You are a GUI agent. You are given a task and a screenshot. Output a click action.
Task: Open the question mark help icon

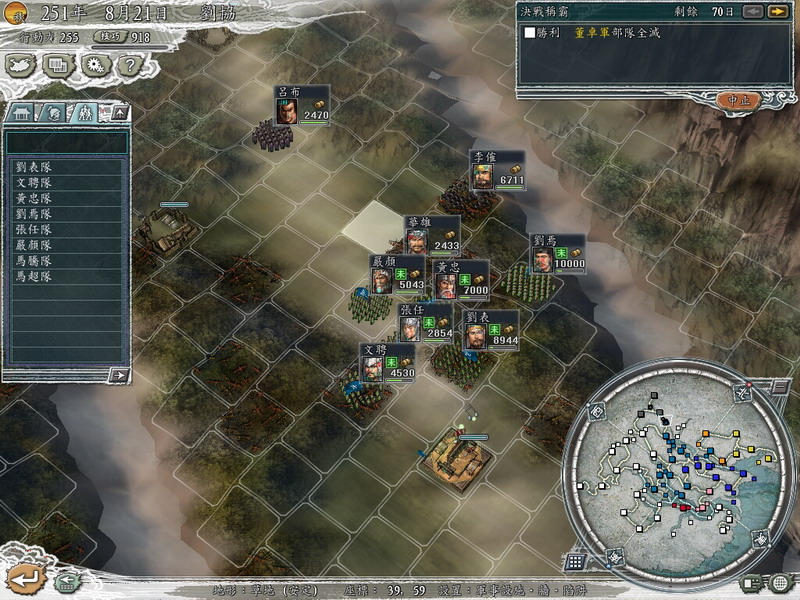point(127,65)
